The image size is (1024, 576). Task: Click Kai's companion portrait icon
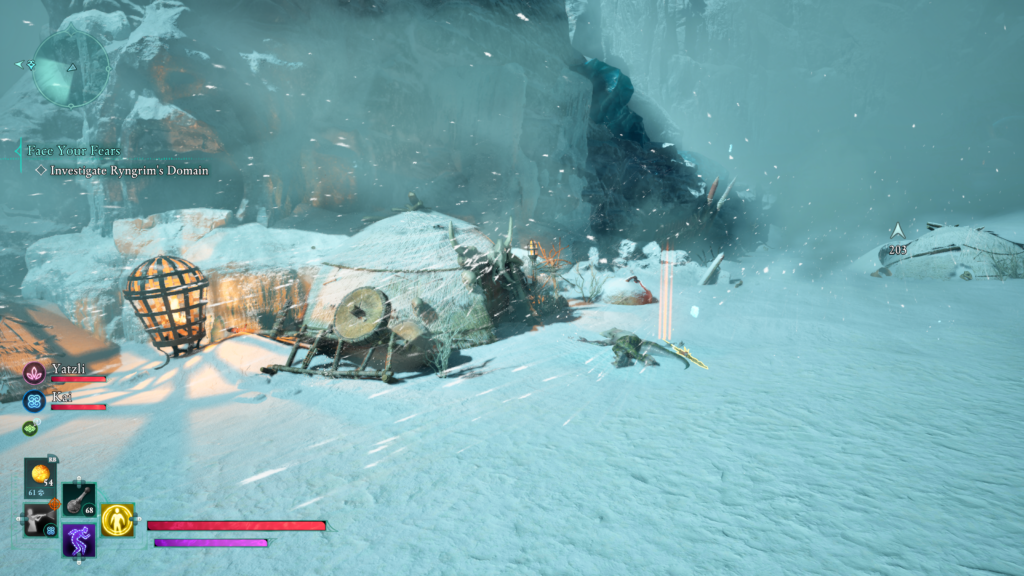pyautogui.click(x=34, y=401)
